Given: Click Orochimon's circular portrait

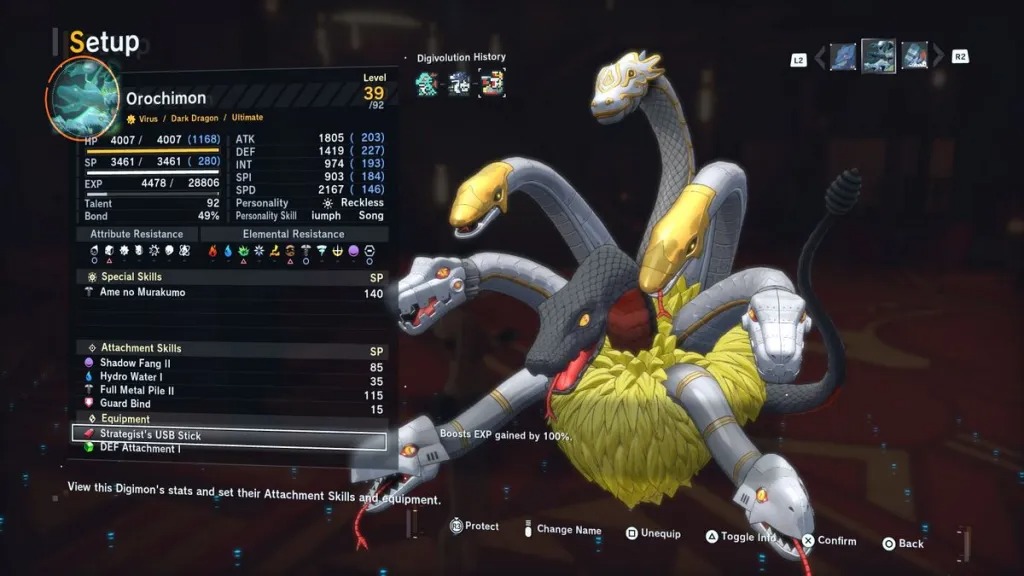Looking at the screenshot, I should tap(82, 99).
